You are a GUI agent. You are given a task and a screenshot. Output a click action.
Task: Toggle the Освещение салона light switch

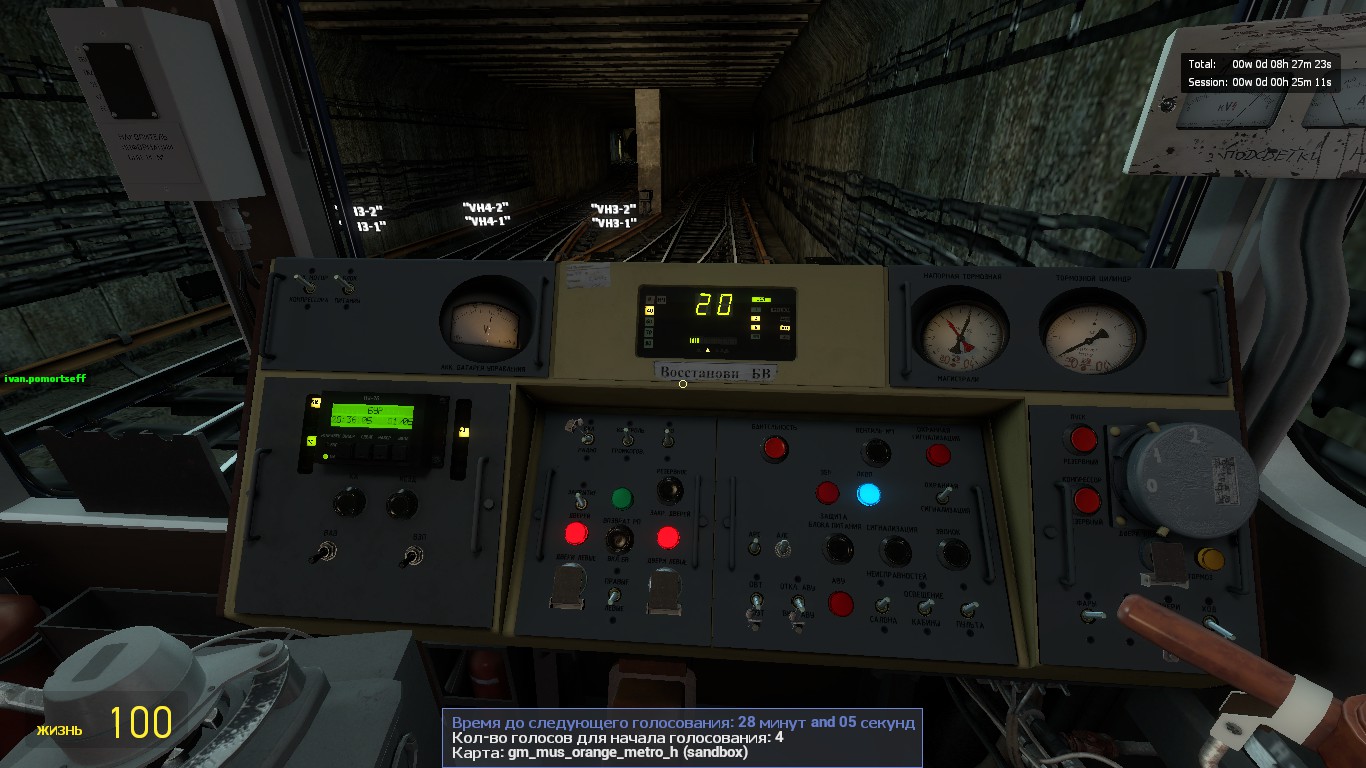(x=882, y=604)
